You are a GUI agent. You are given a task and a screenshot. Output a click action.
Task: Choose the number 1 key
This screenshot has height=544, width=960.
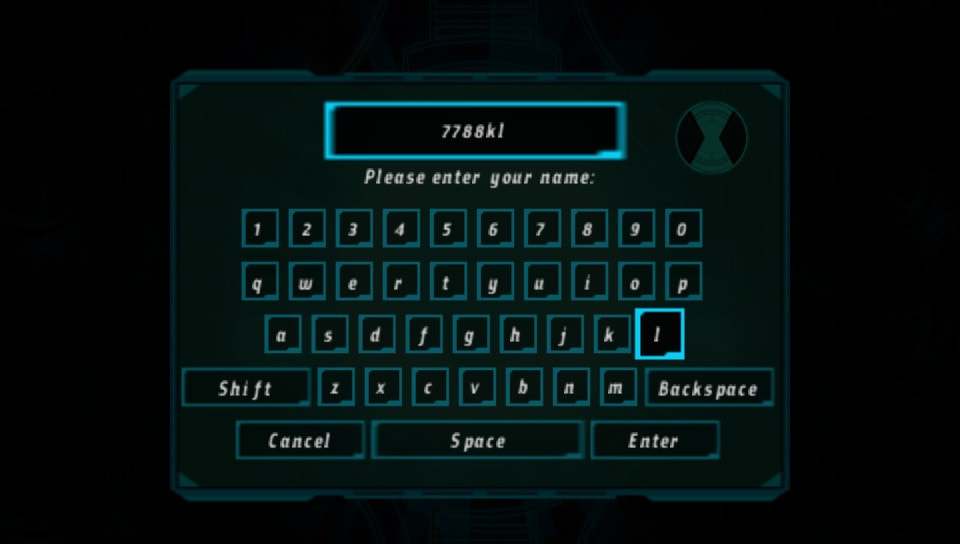(x=258, y=229)
